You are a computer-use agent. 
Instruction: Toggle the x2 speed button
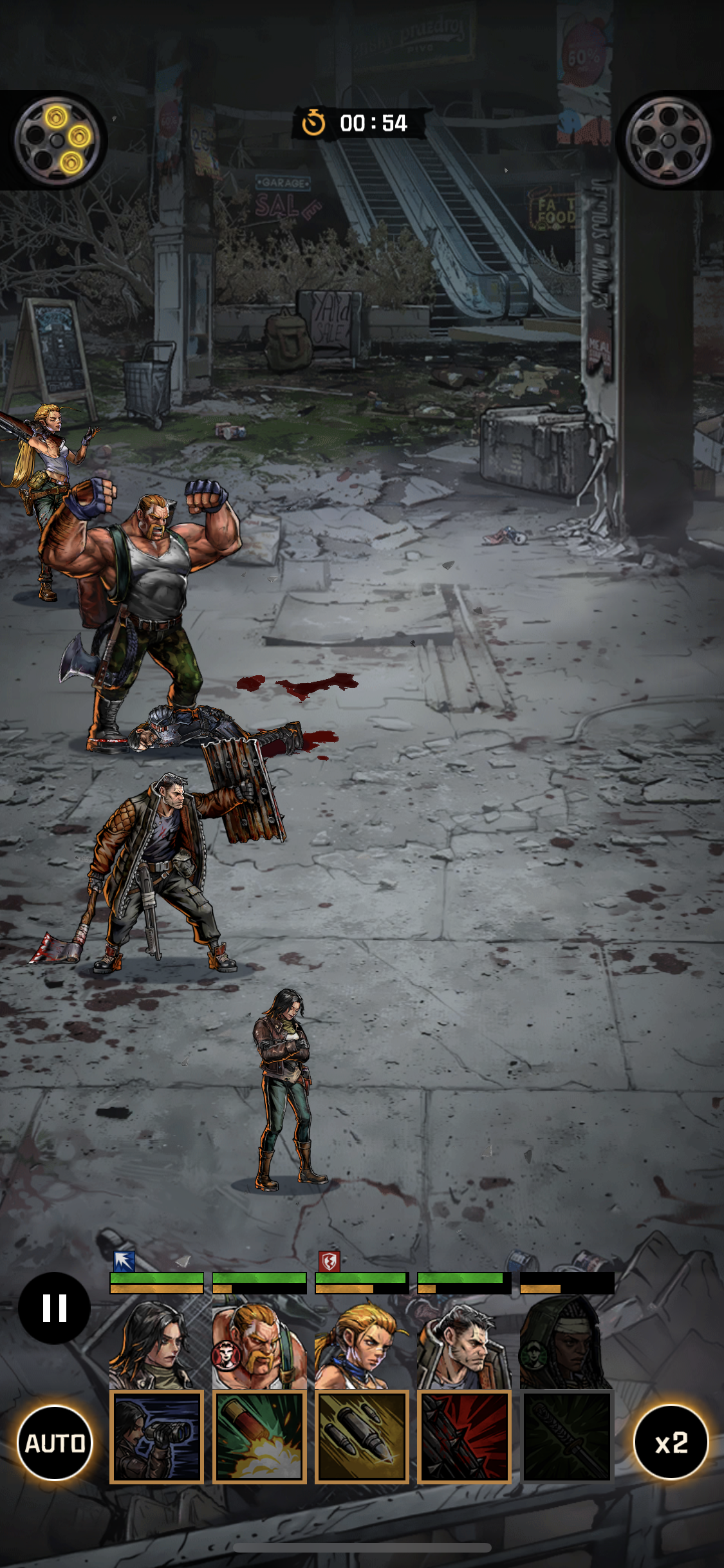coord(671,1442)
